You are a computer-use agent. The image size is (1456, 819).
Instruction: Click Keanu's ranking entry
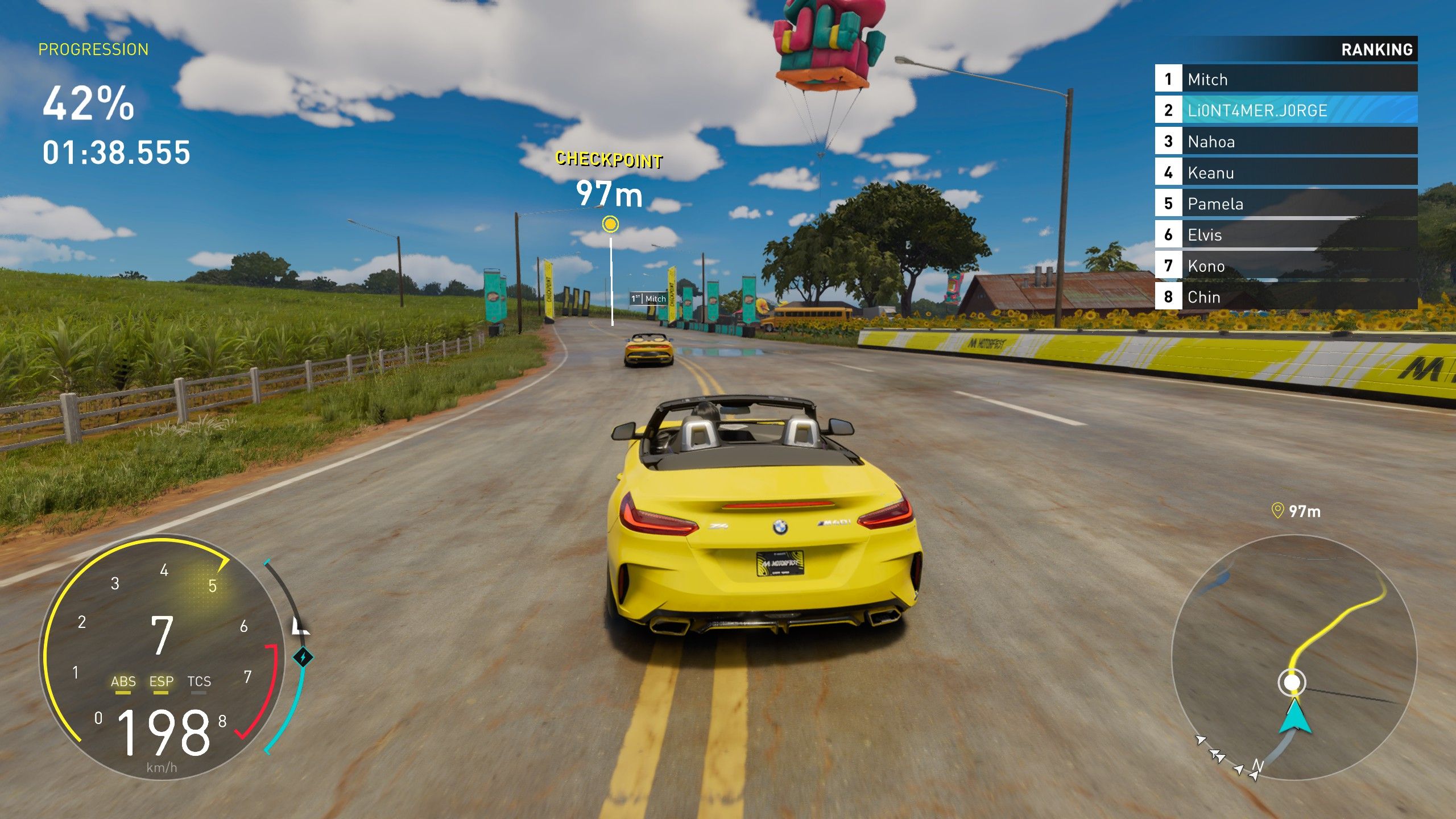pos(1285,172)
